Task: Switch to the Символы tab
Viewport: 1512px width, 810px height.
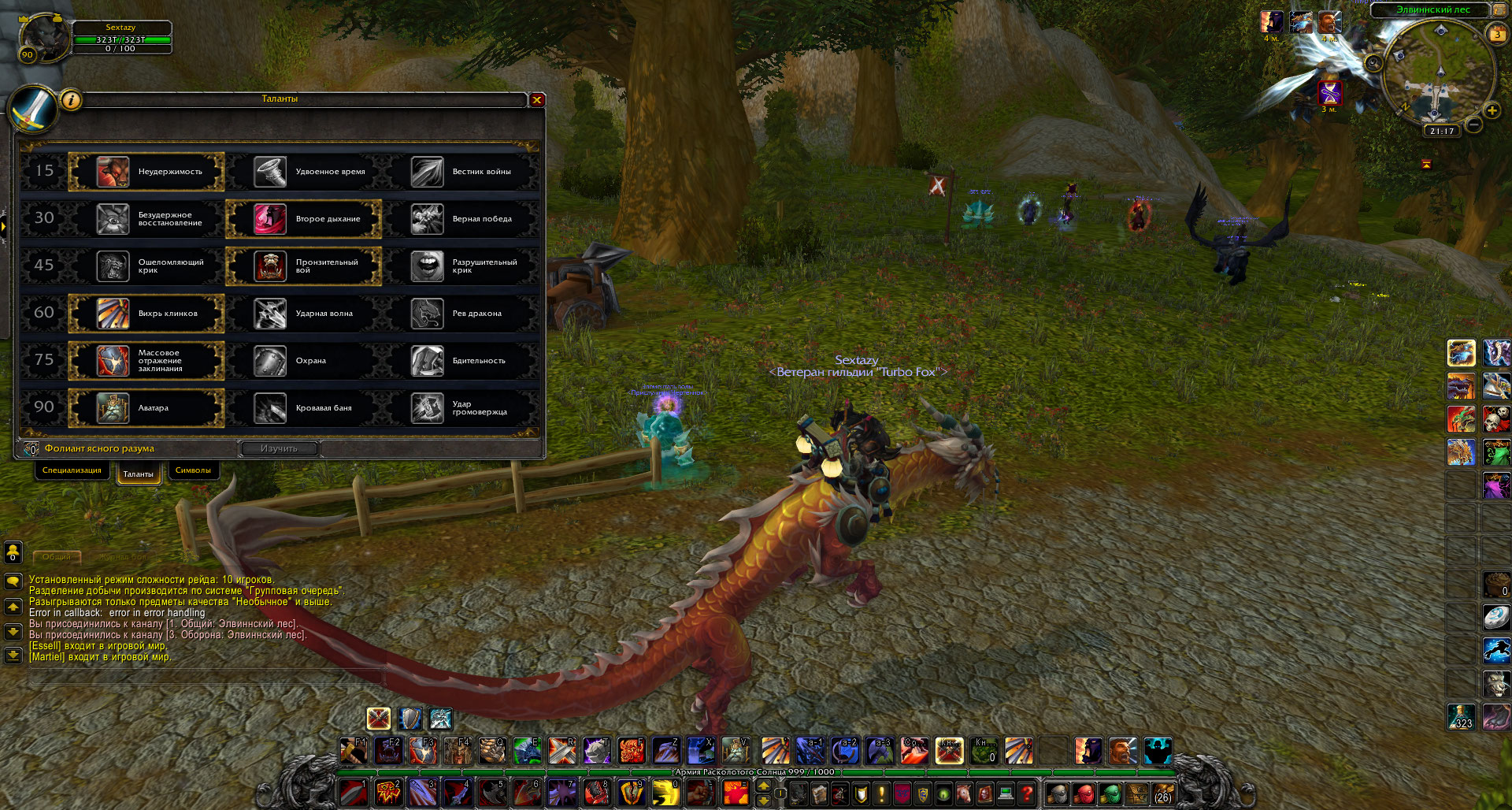Action: (192, 470)
